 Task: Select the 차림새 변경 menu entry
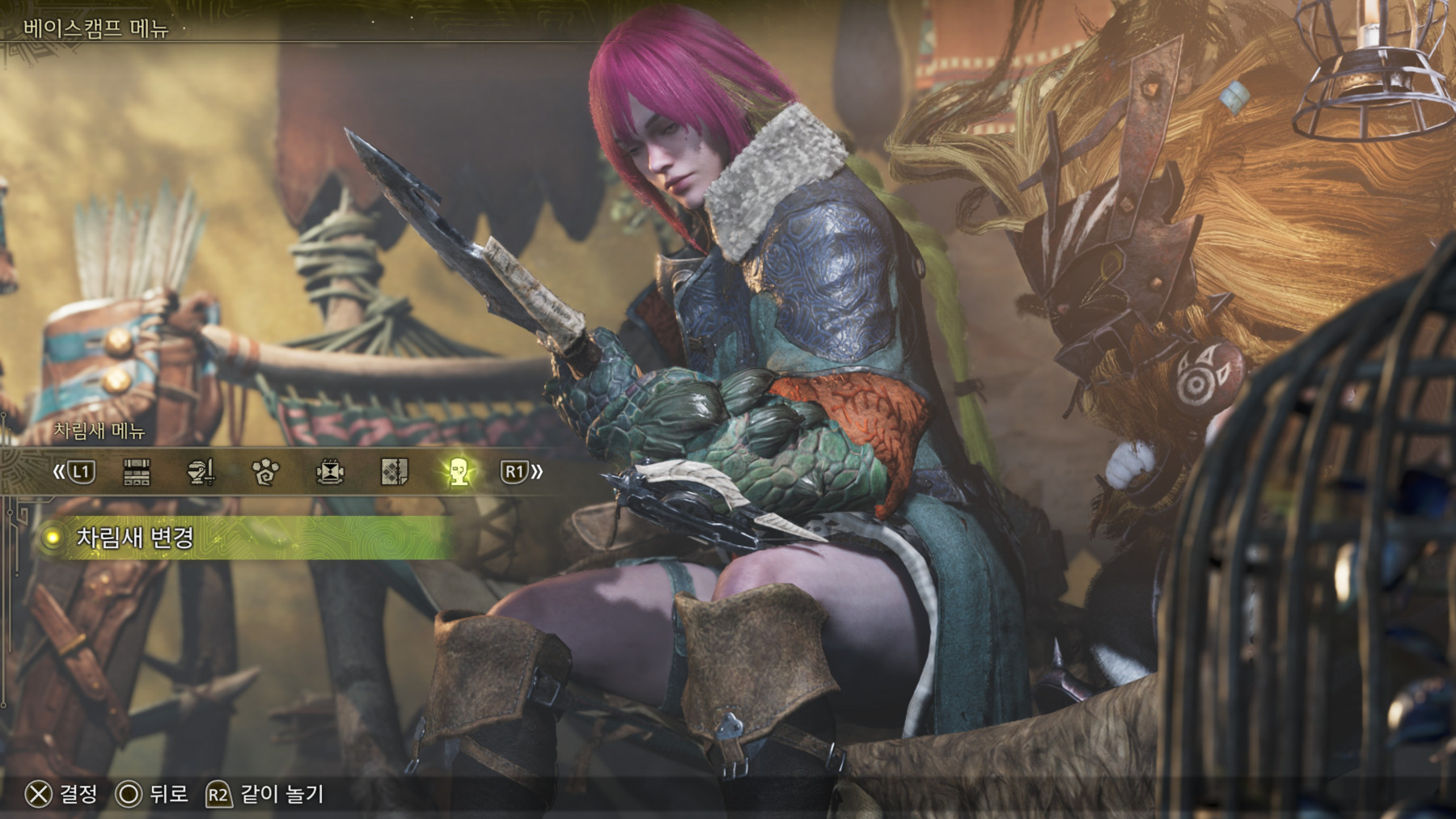(x=135, y=538)
